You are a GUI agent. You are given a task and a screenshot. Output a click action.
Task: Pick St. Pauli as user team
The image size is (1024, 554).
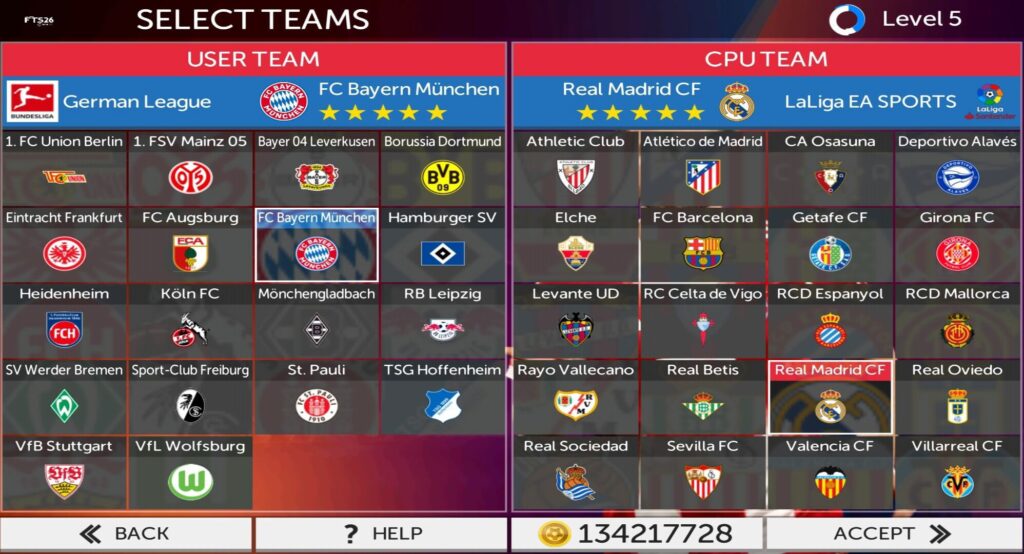pyautogui.click(x=316, y=396)
